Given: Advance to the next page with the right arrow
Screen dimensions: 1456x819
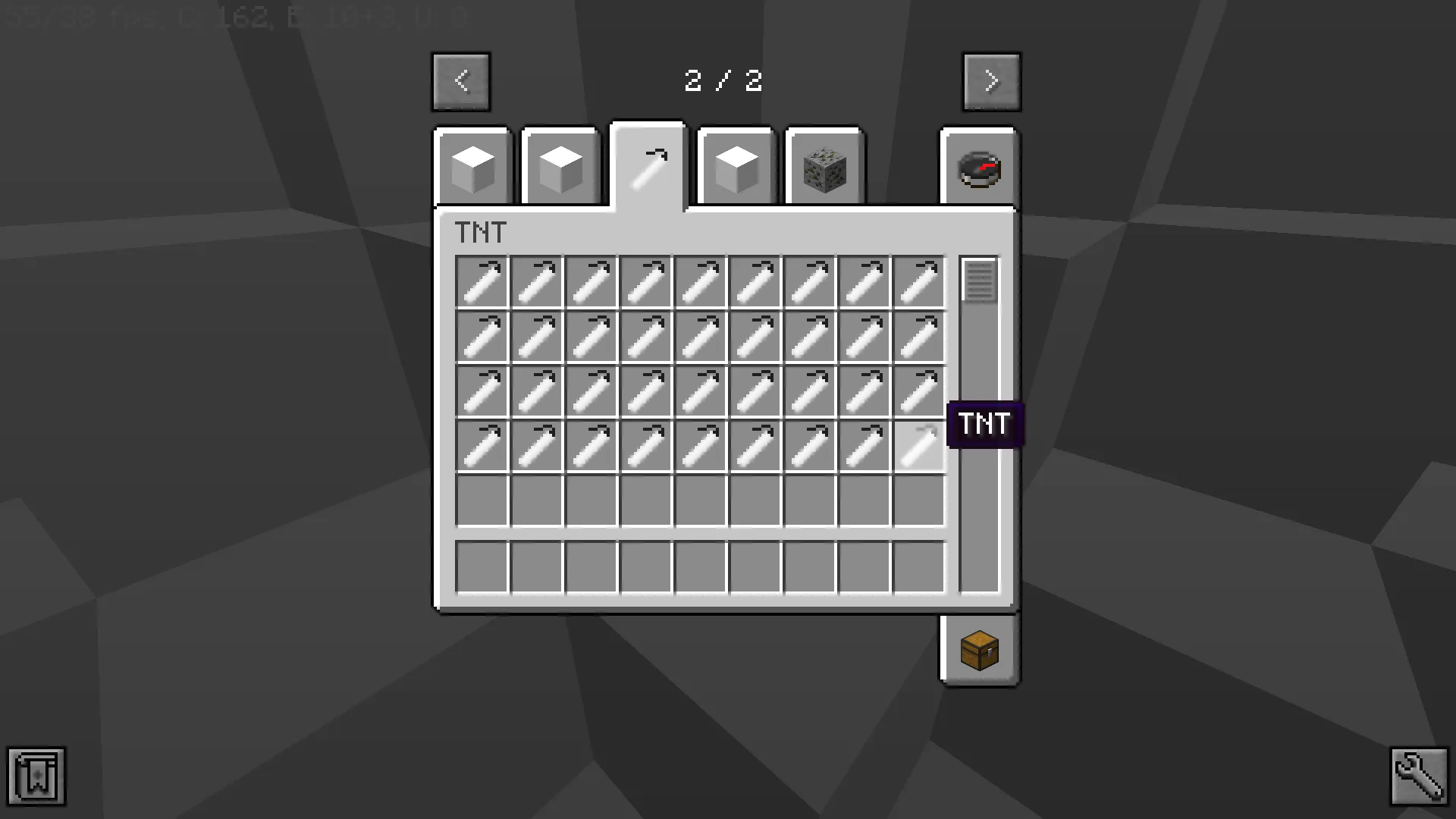Looking at the screenshot, I should [992, 81].
